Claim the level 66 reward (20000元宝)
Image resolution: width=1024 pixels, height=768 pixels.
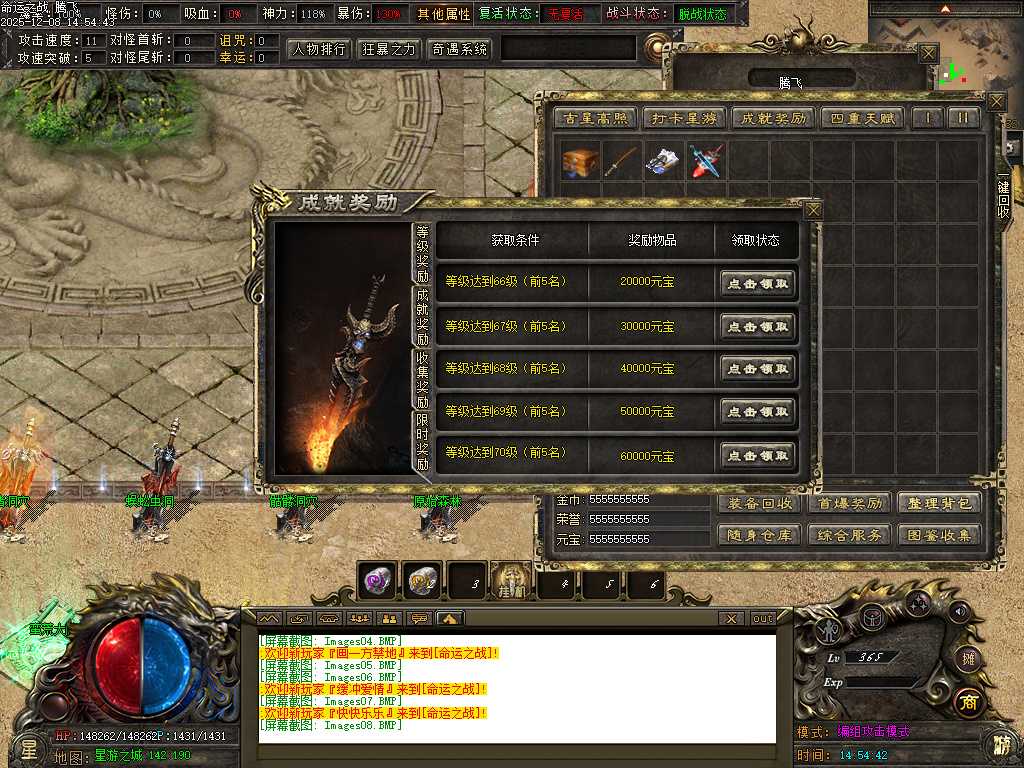[758, 283]
